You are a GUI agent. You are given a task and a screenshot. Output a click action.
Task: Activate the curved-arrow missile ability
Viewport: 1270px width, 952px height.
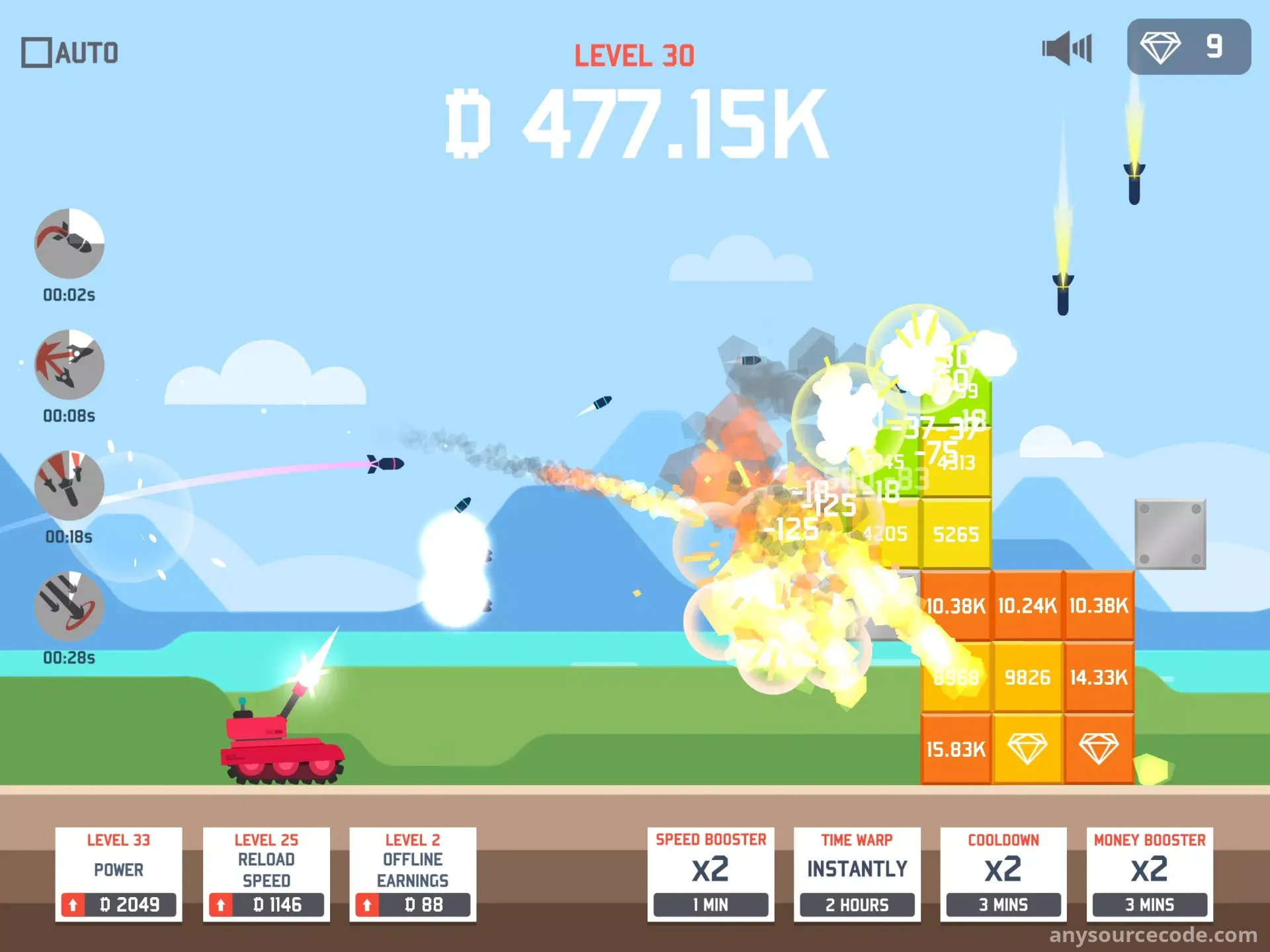(69, 243)
